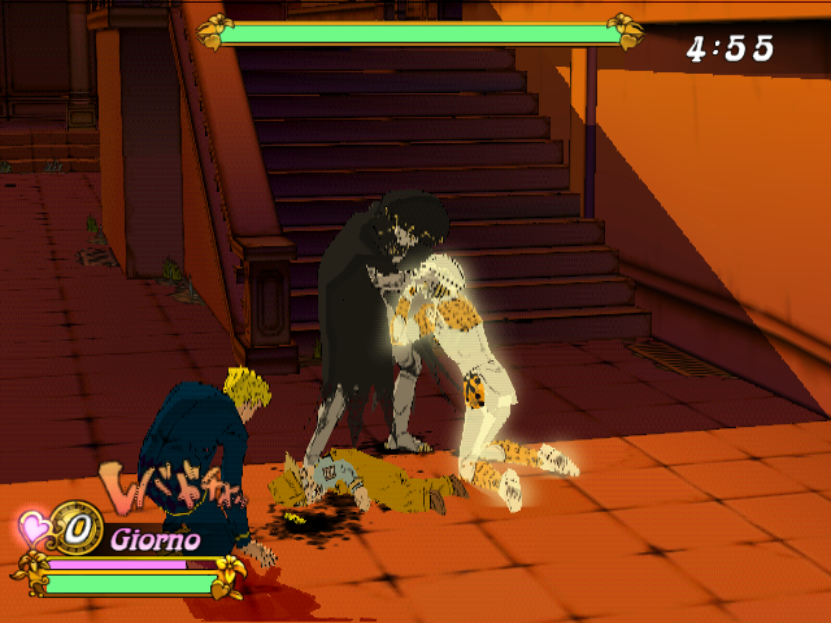Click the Giorno character name label
This screenshot has width=831, height=623.
tap(155, 541)
